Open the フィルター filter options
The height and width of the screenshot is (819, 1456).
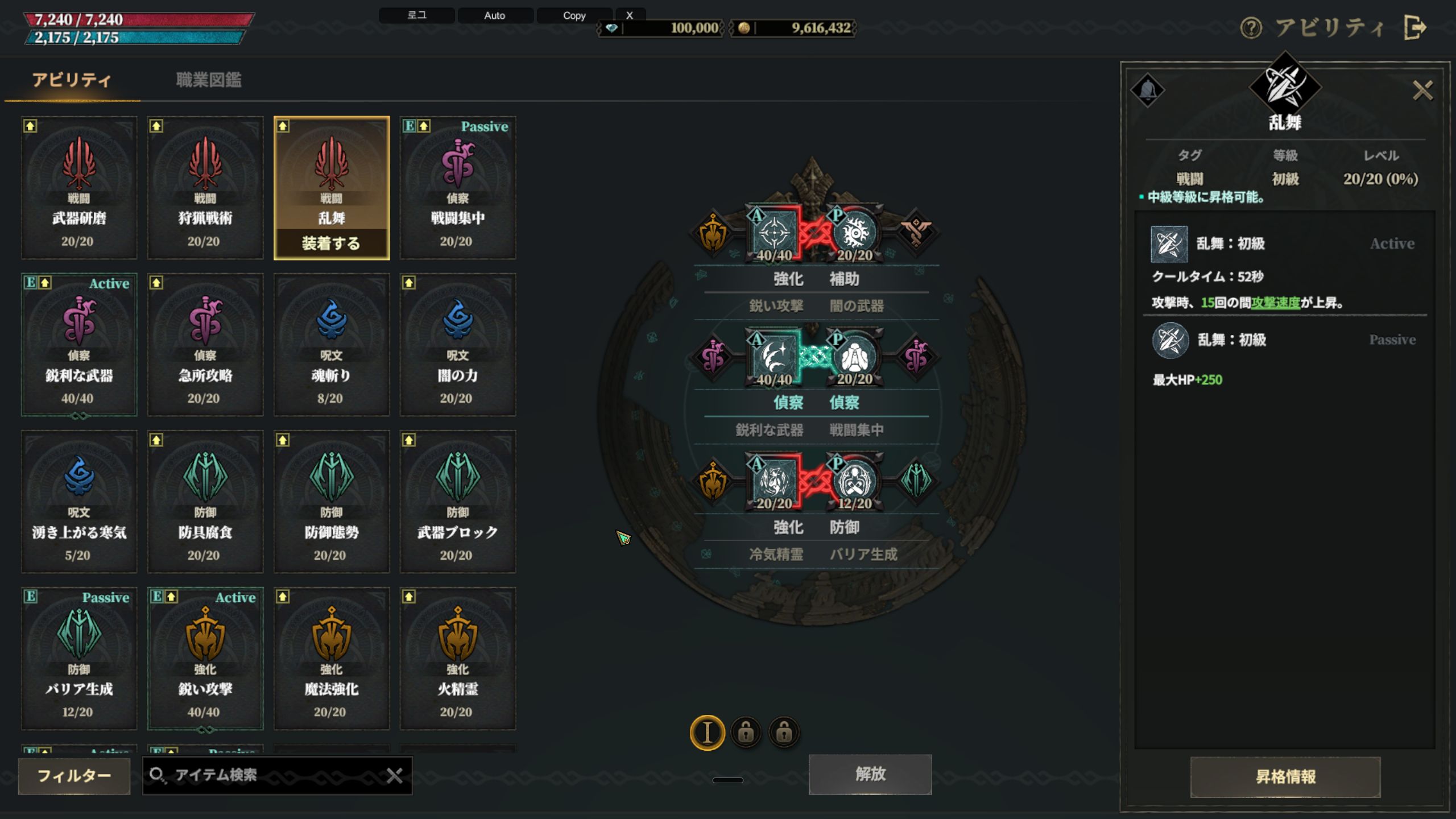coord(74,776)
